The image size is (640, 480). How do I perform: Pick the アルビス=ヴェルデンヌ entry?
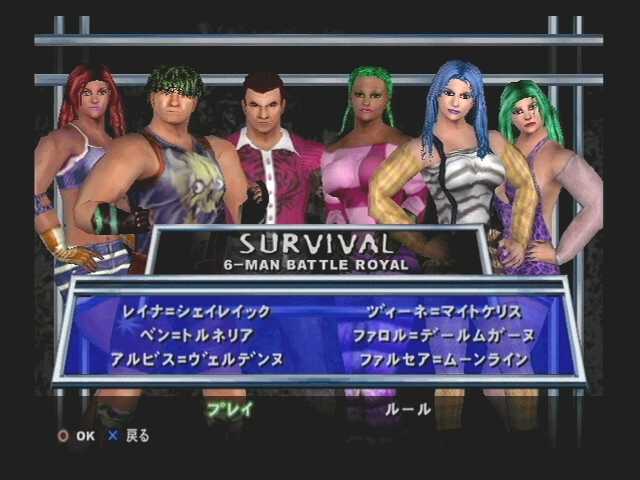[197, 358]
